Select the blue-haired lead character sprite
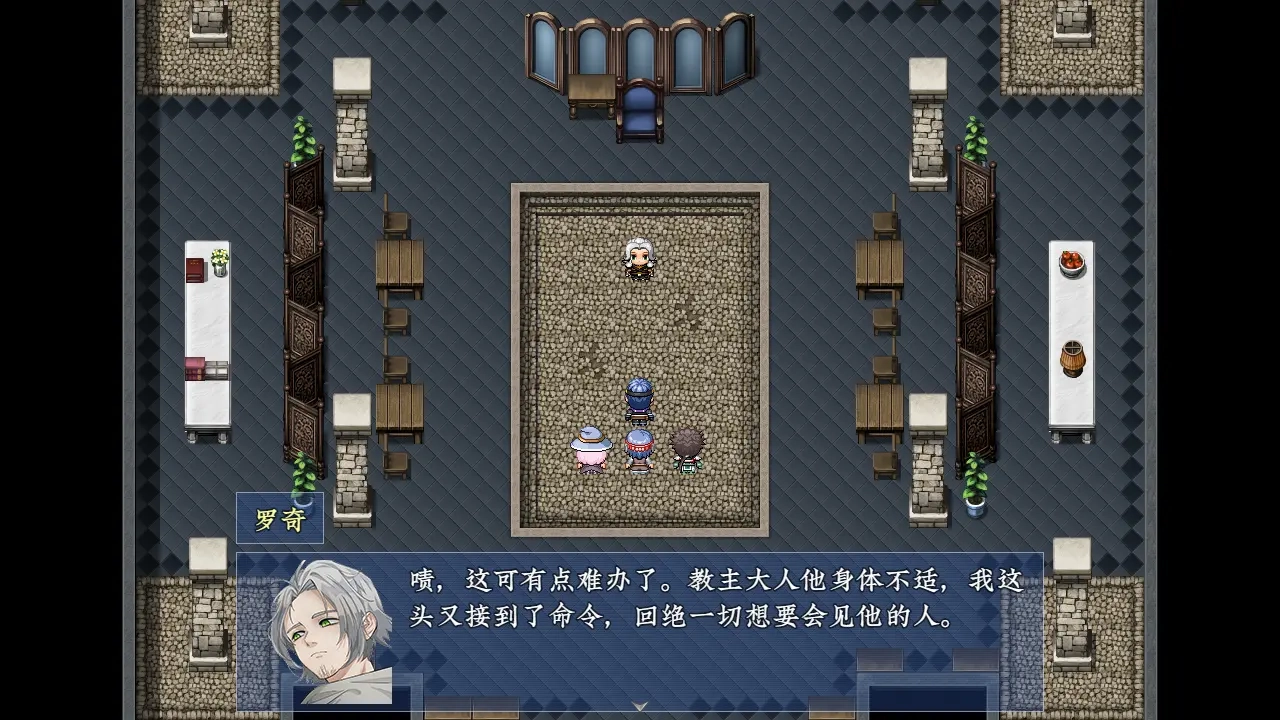 tap(640, 398)
